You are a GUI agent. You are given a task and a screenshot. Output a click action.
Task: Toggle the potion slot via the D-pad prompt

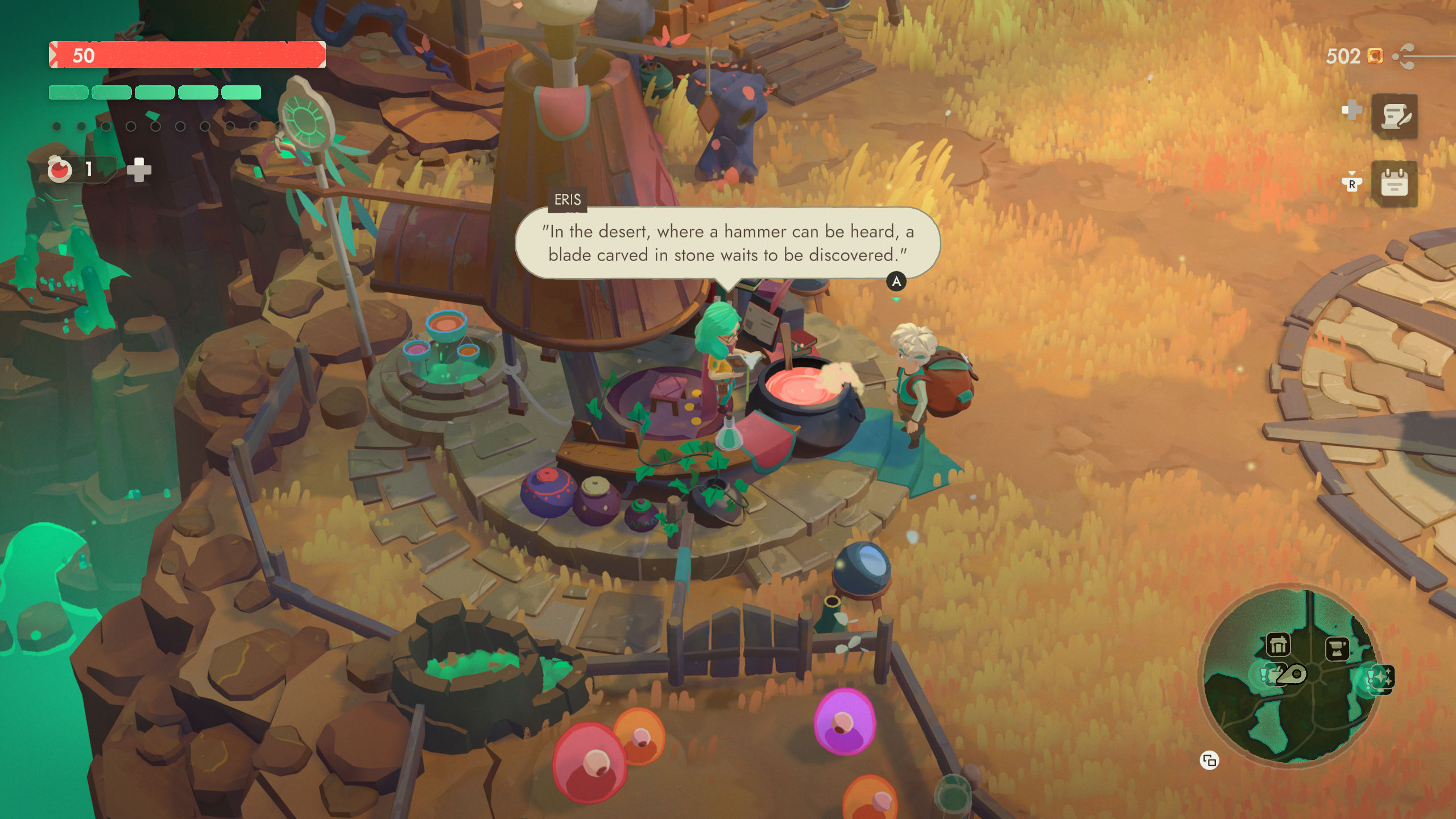click(1352, 110)
